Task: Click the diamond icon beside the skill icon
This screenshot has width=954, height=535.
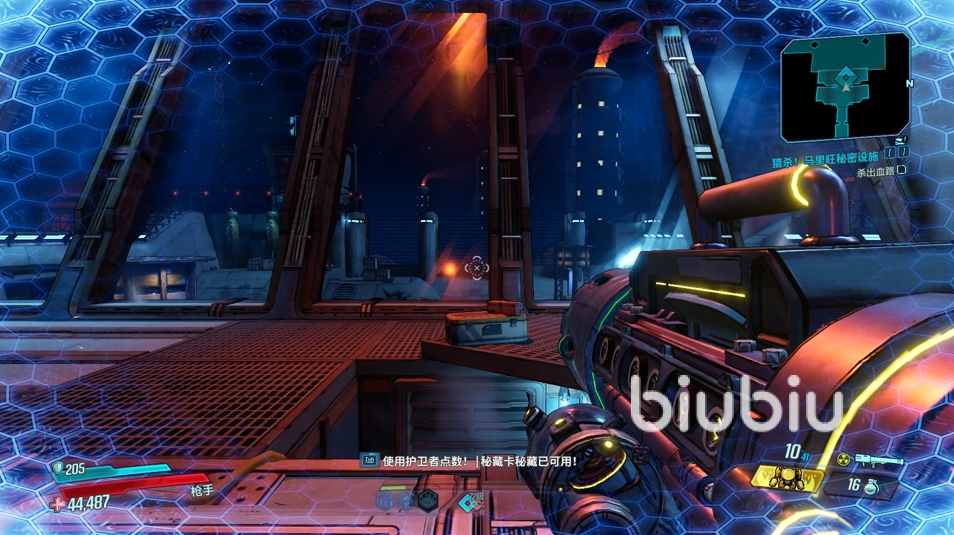Action: 465,502
